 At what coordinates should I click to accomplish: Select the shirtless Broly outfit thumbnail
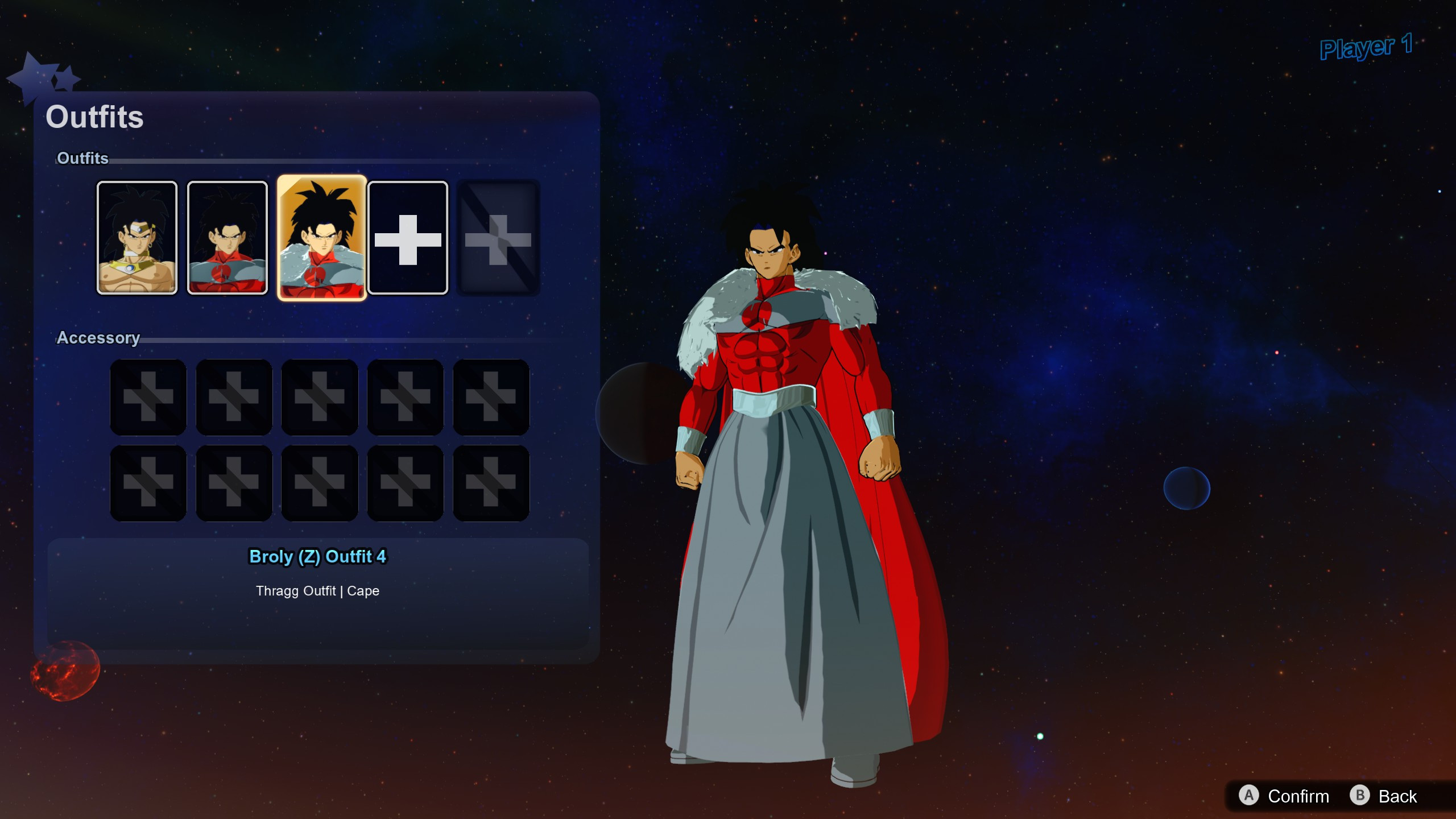click(136, 238)
